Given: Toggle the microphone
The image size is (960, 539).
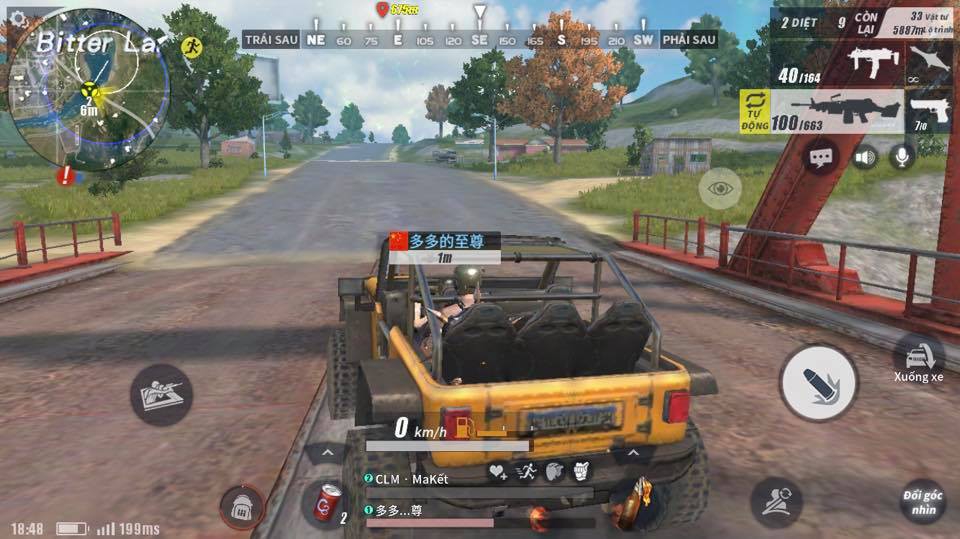Looking at the screenshot, I should pos(902,157).
